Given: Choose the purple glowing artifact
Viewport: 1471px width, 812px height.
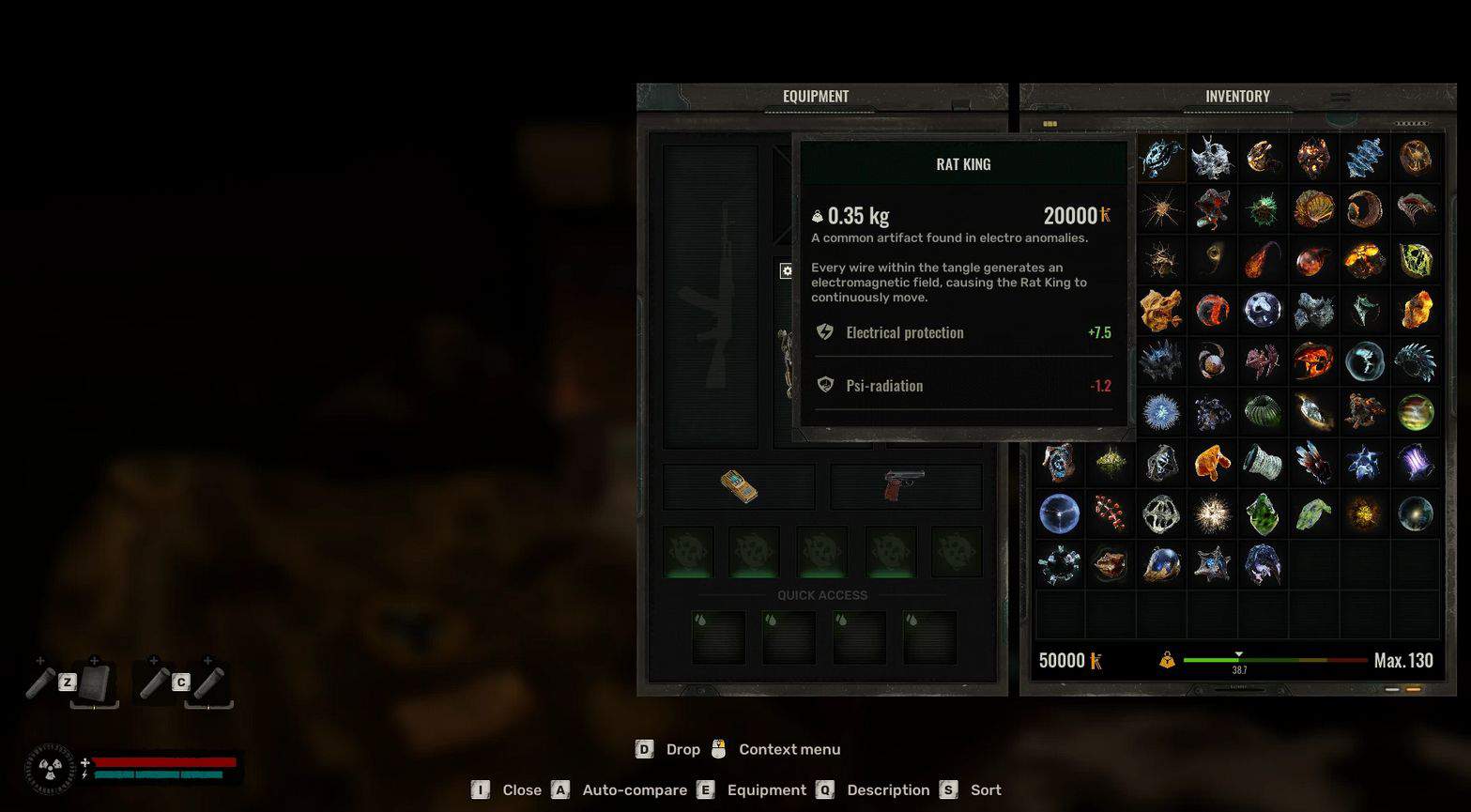Looking at the screenshot, I should 1415,462.
